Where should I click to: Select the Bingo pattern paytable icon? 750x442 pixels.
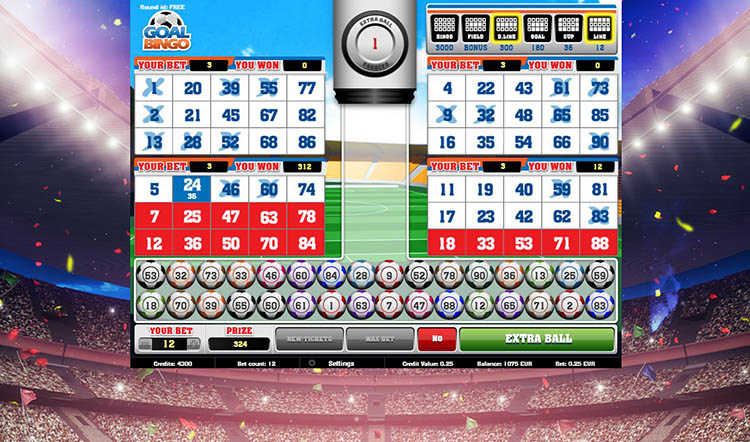coord(445,27)
